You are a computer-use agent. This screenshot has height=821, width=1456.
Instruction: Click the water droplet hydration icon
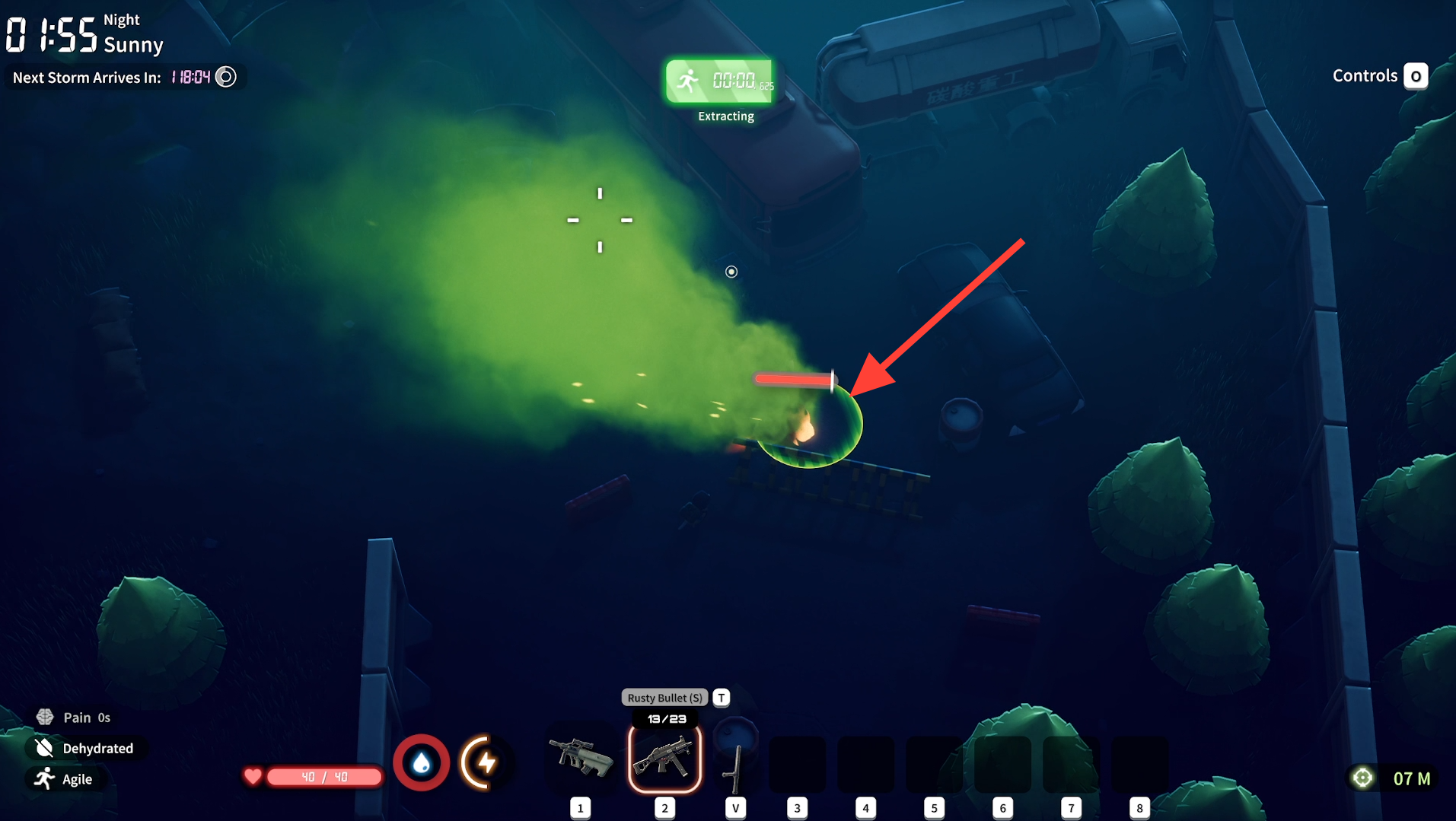421,762
